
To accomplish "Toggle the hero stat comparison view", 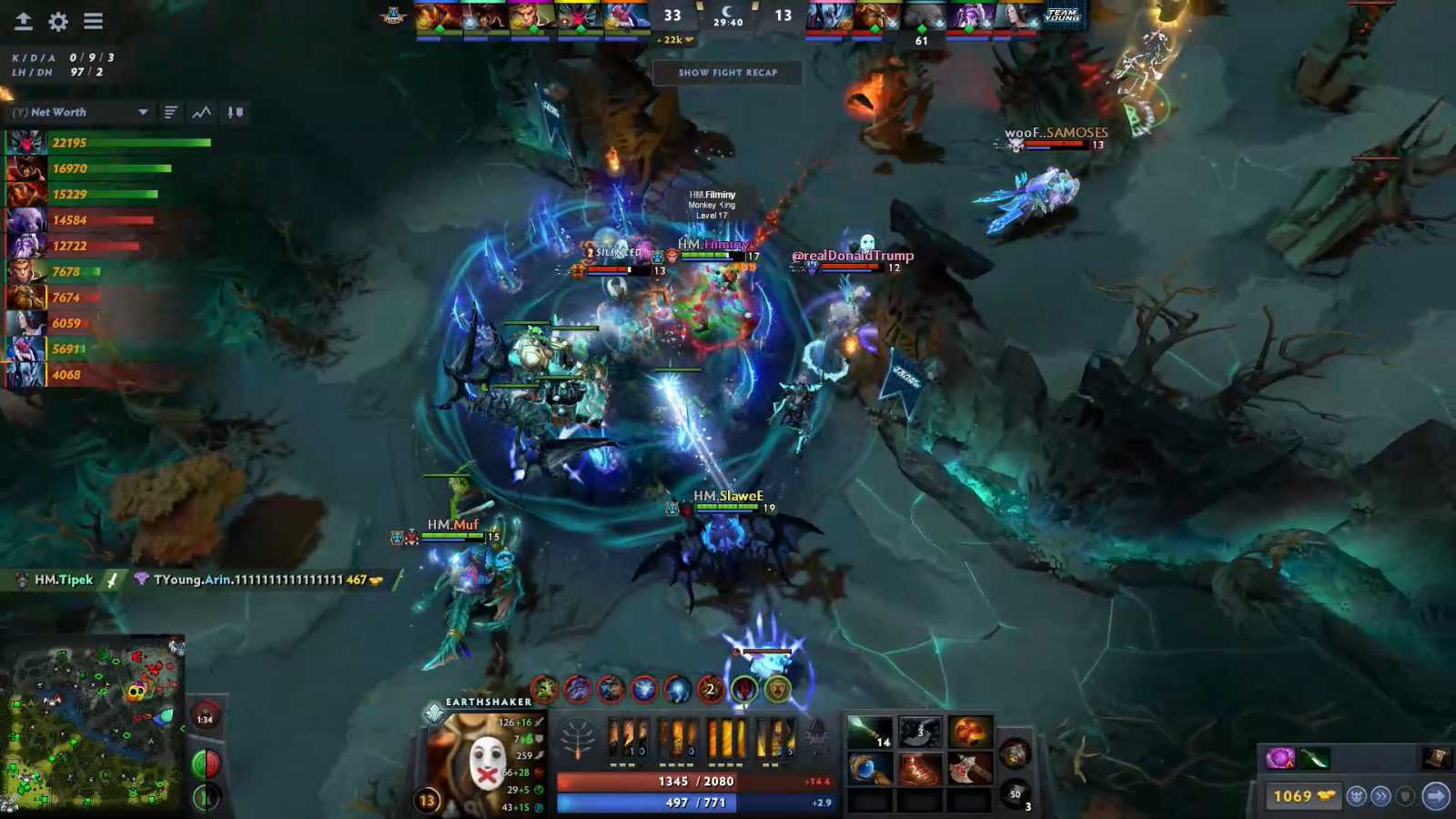I will pos(233,112).
